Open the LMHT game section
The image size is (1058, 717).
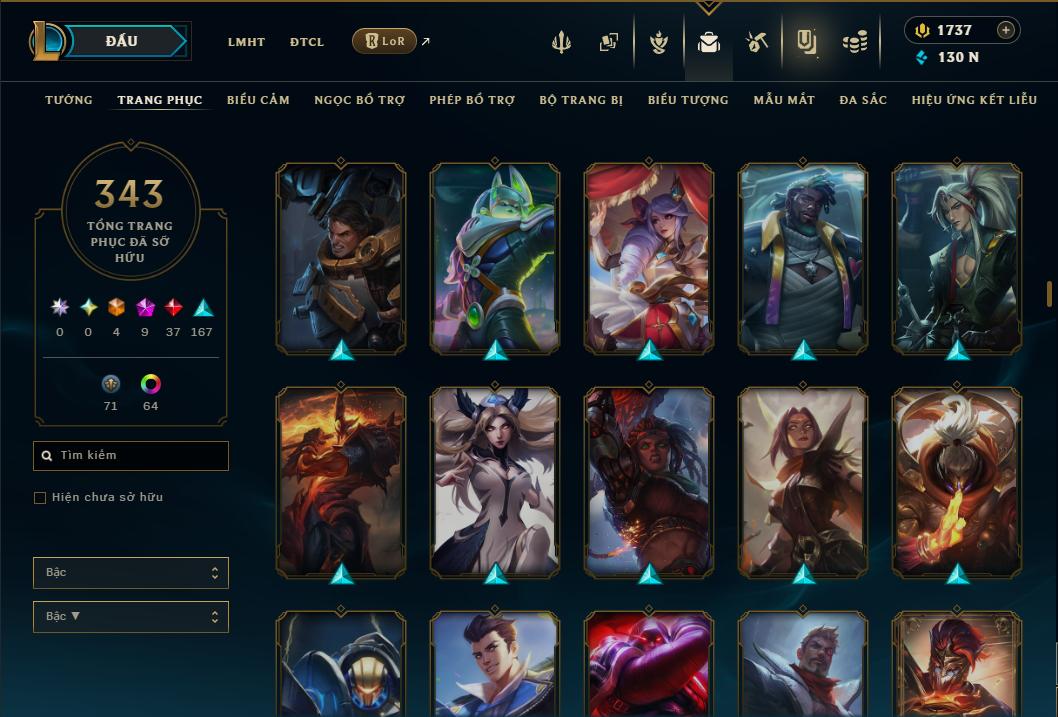point(246,42)
